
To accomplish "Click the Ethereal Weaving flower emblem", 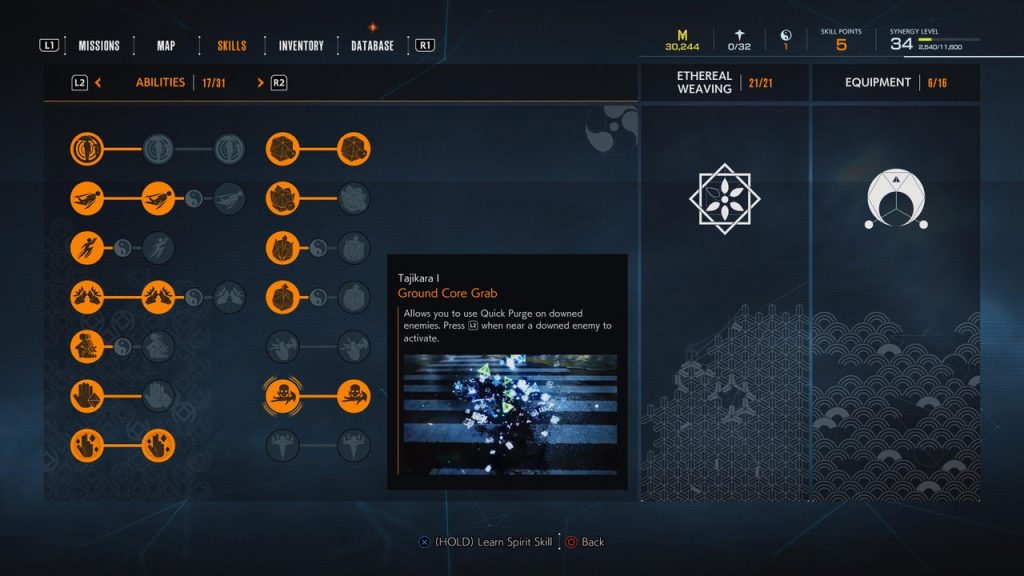I will [724, 199].
